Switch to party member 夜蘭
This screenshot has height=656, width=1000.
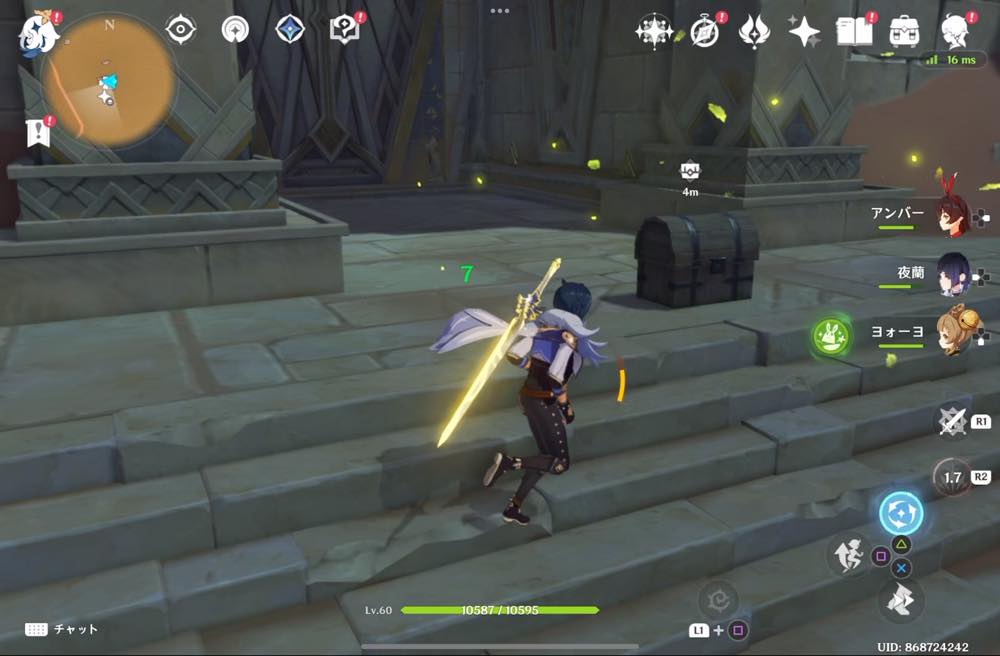951,274
